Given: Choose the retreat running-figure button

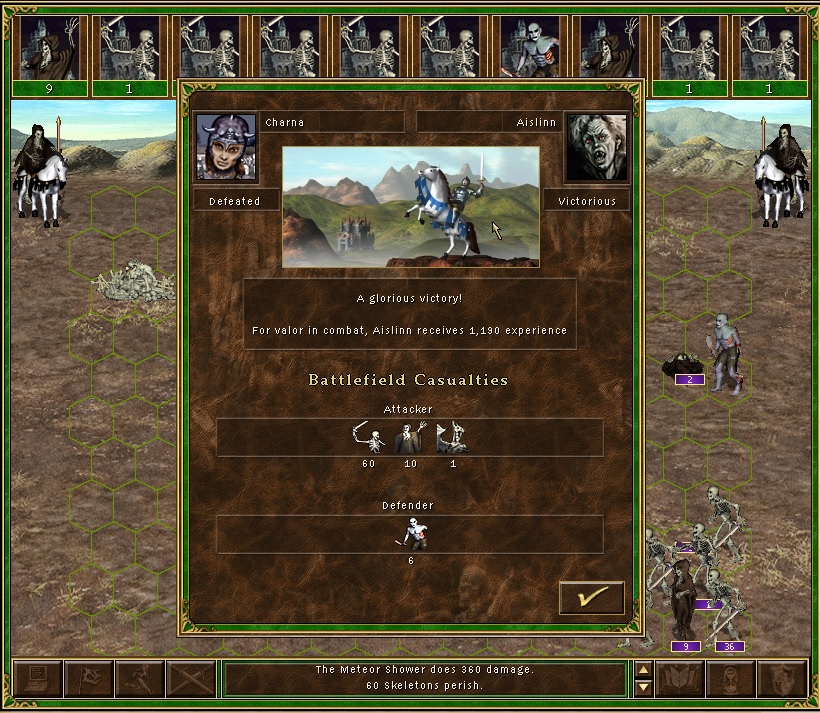Looking at the screenshot, I should [139, 679].
